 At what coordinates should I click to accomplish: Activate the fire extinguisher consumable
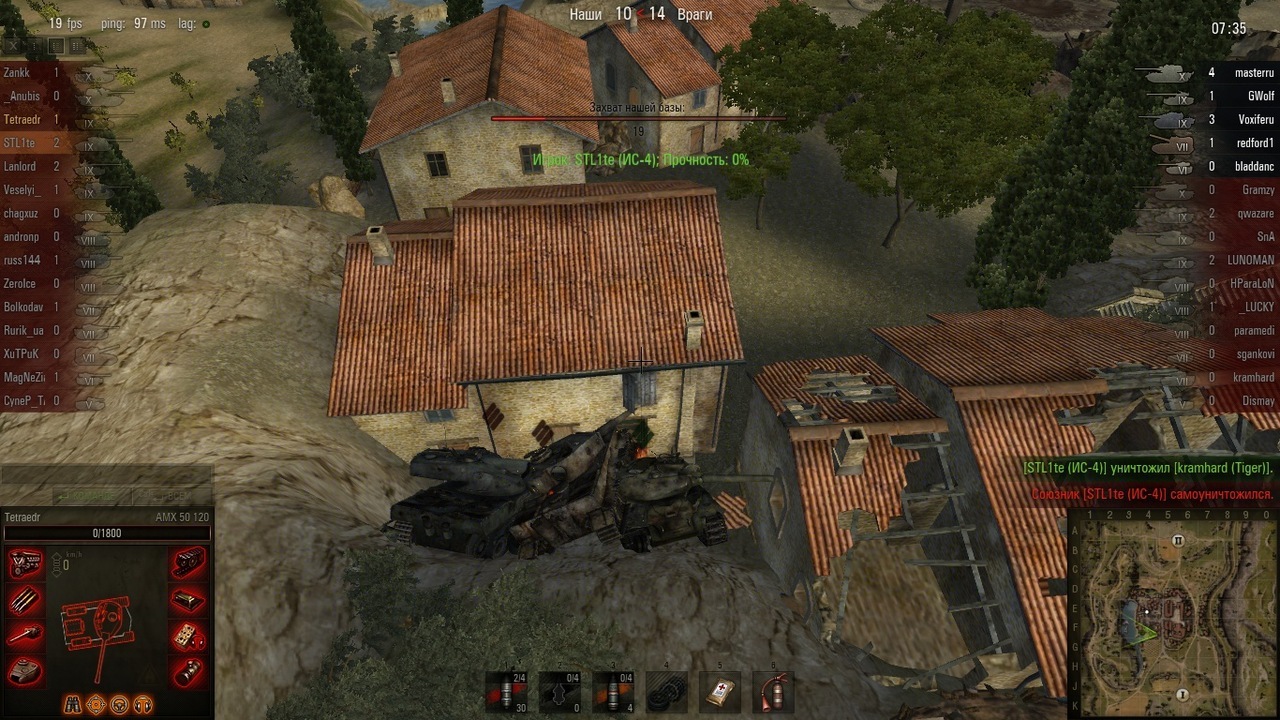pyautogui.click(x=773, y=691)
